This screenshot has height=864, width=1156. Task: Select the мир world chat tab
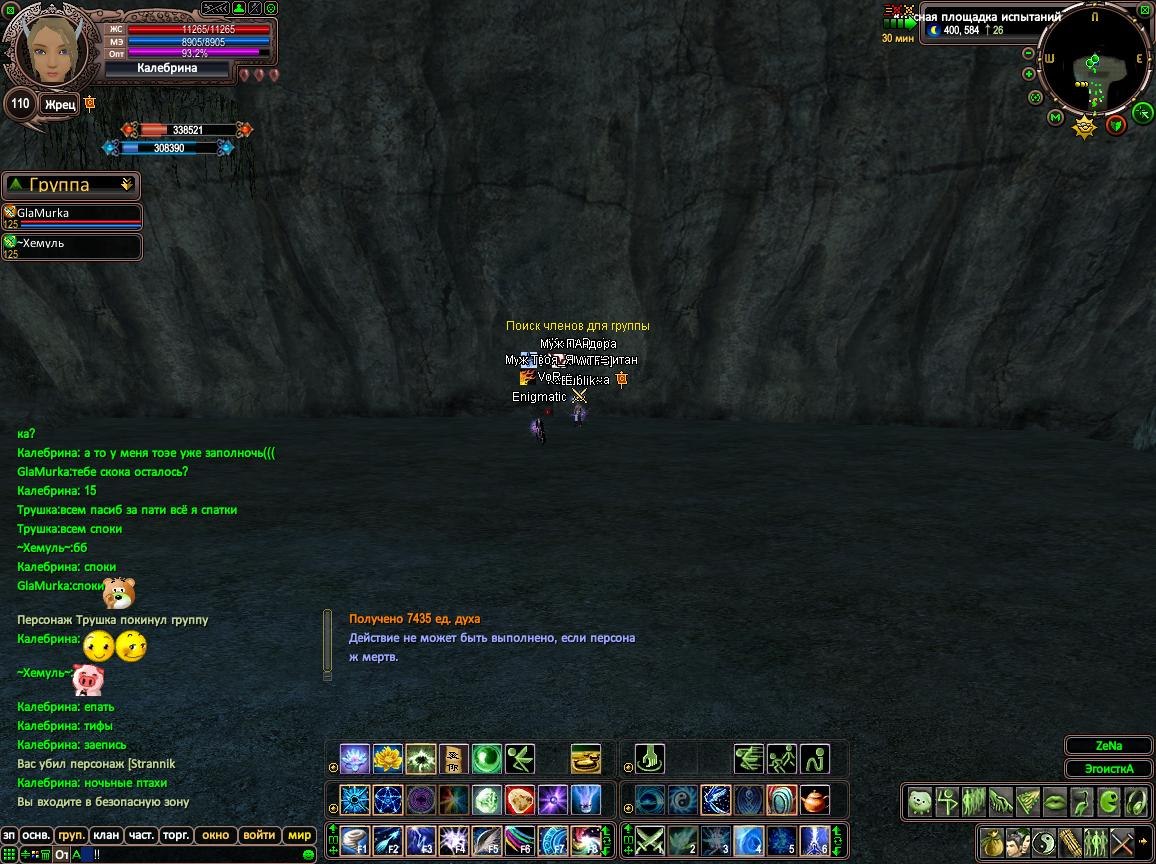coord(300,835)
